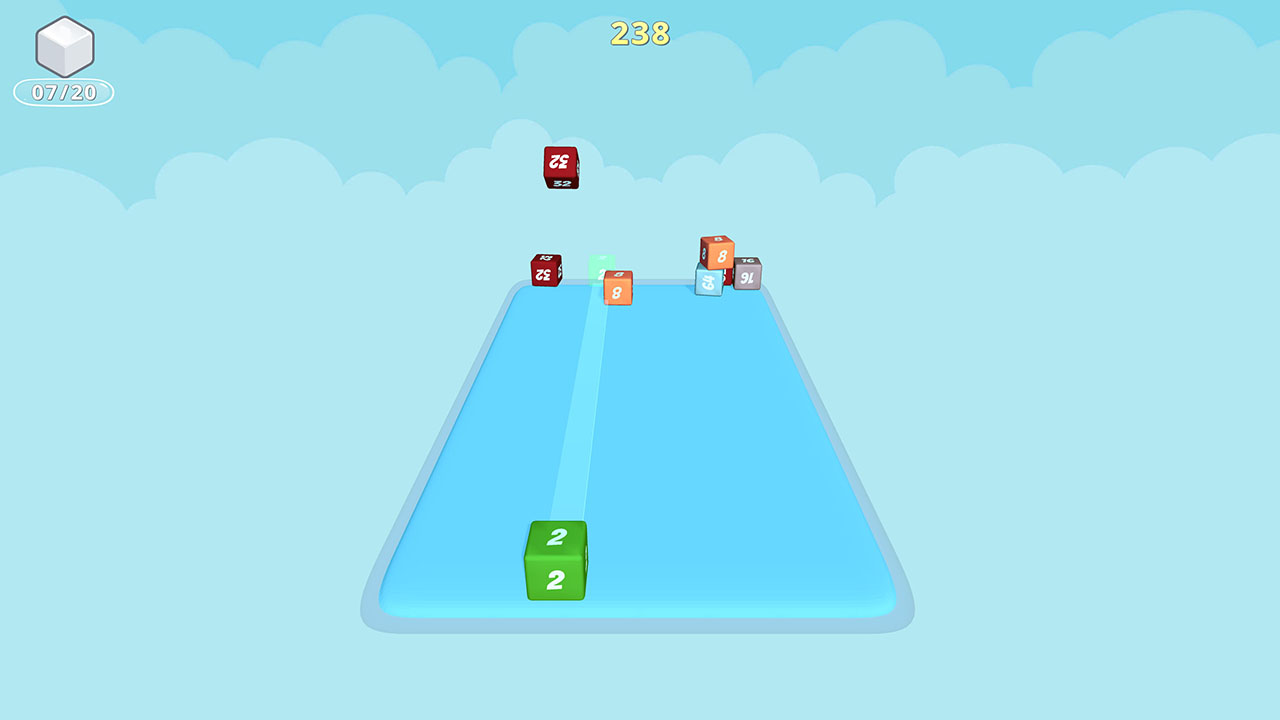Screen dimensions: 1280x720
Task: Click the white cube icon top-left
Action: click(x=62, y=47)
